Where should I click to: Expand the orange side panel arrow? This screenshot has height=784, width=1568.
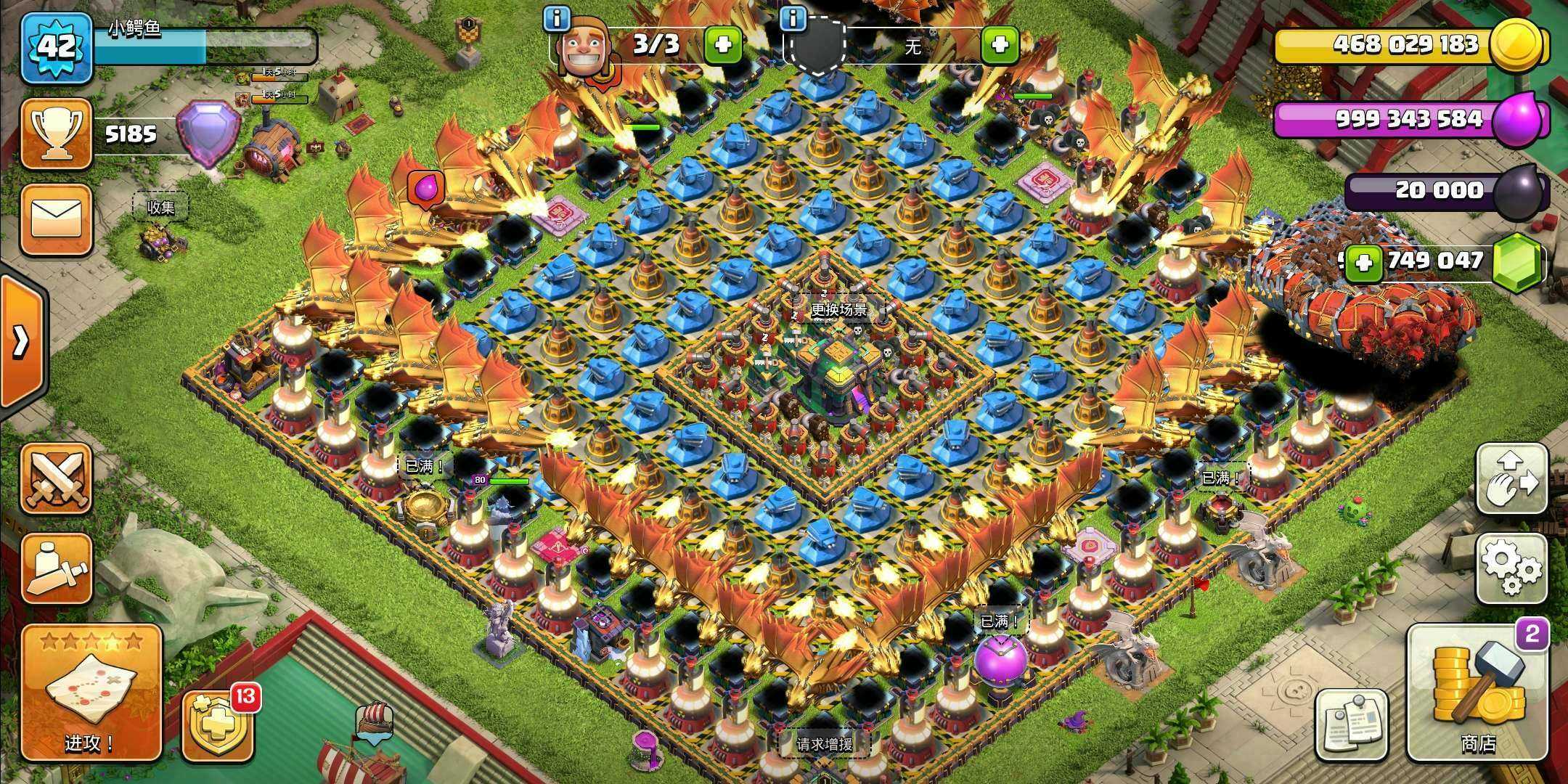click(x=20, y=341)
